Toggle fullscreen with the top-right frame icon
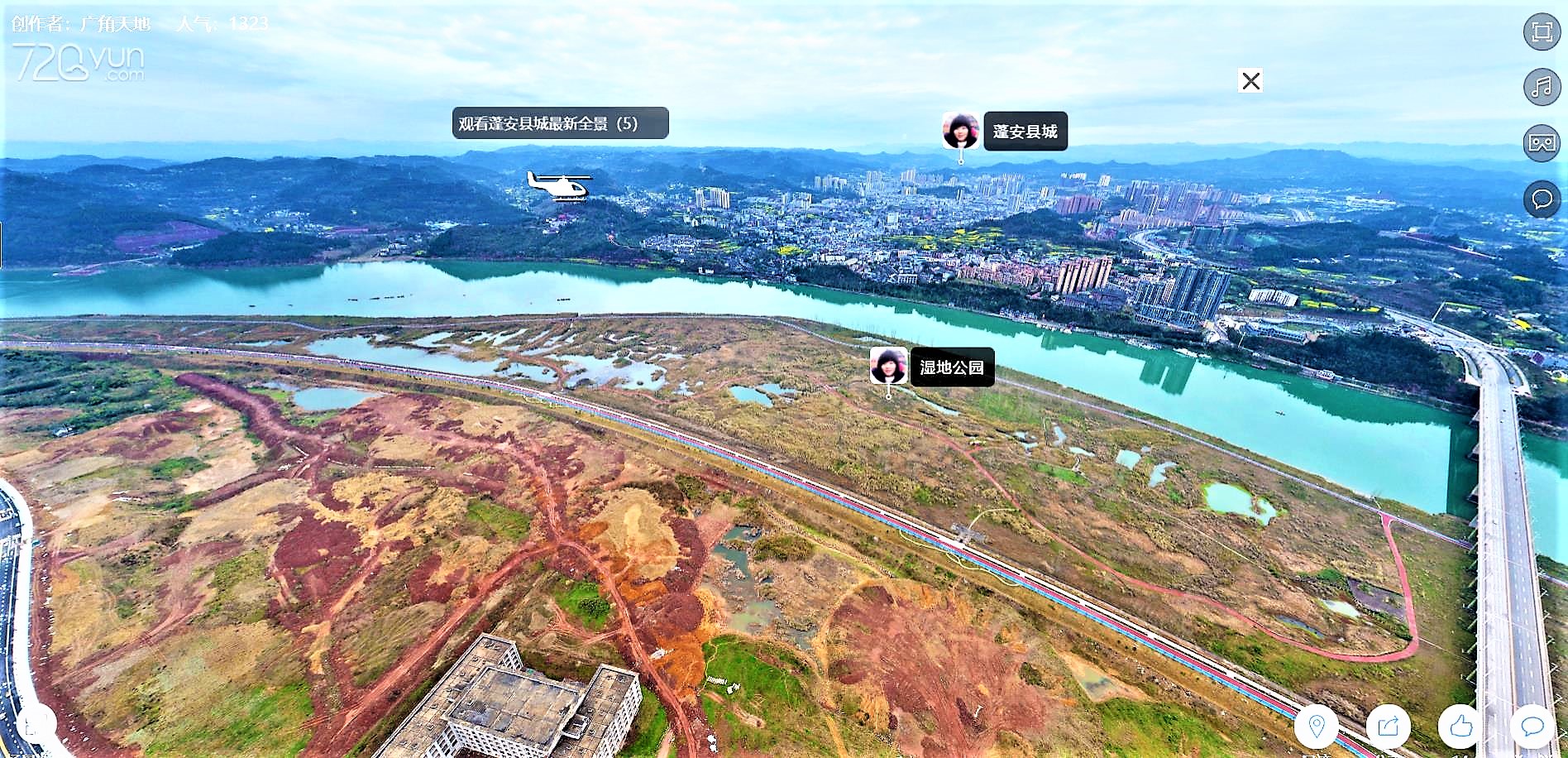This screenshot has width=1568, height=758. 1542,32
